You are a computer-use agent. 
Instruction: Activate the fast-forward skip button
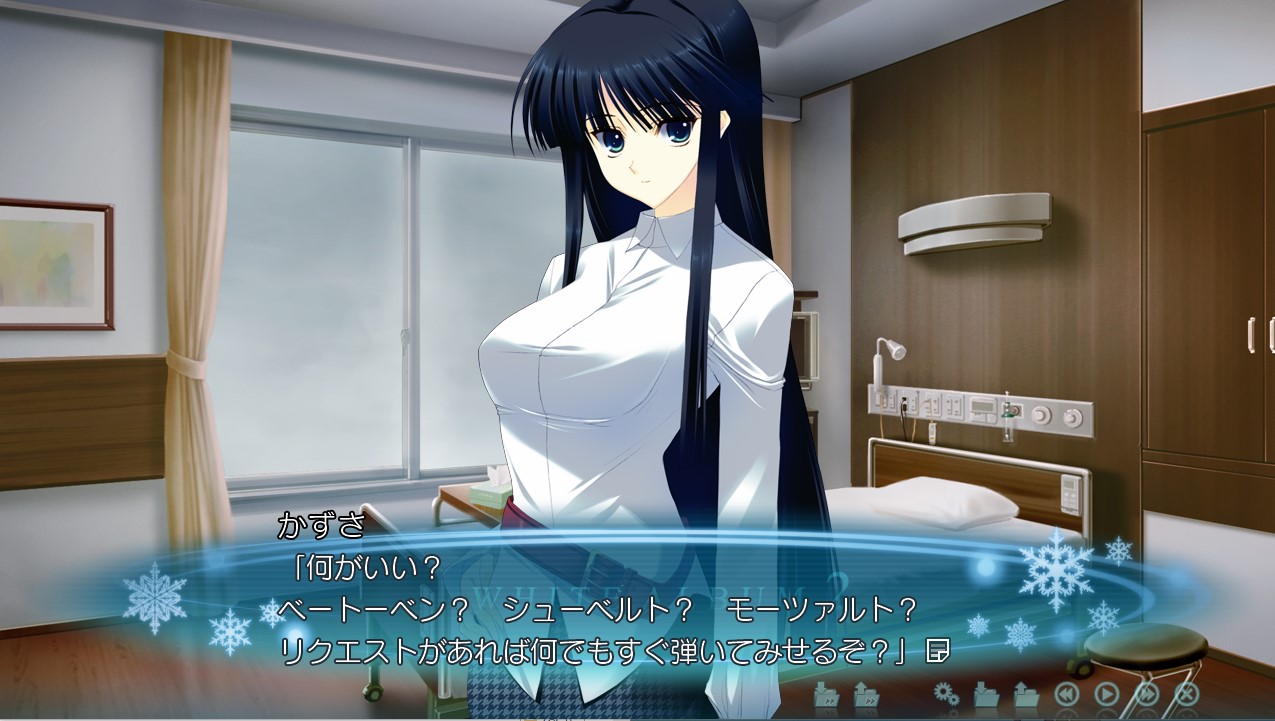pyautogui.click(x=1147, y=692)
